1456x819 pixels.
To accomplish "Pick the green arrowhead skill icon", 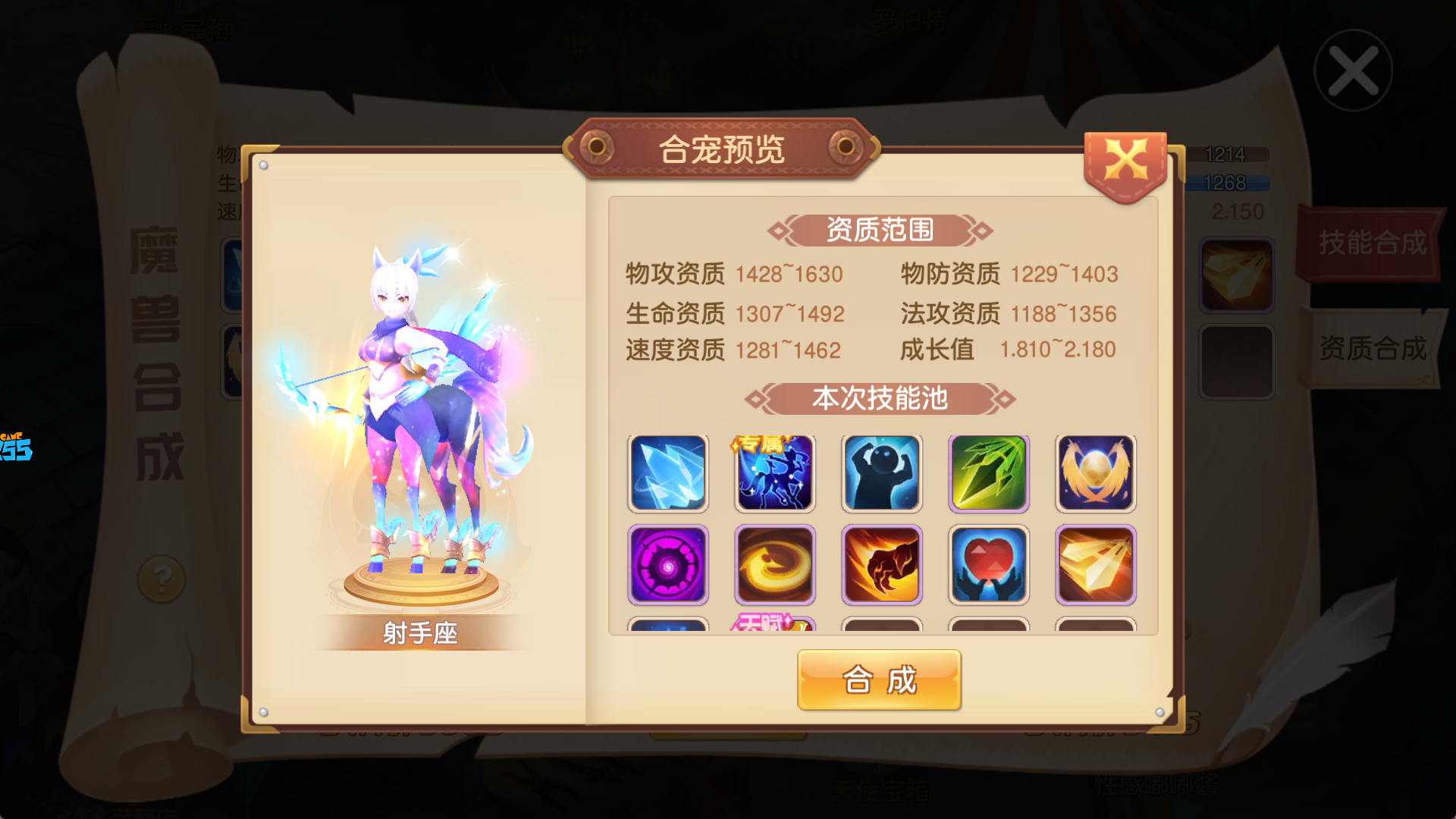I will pos(989,473).
